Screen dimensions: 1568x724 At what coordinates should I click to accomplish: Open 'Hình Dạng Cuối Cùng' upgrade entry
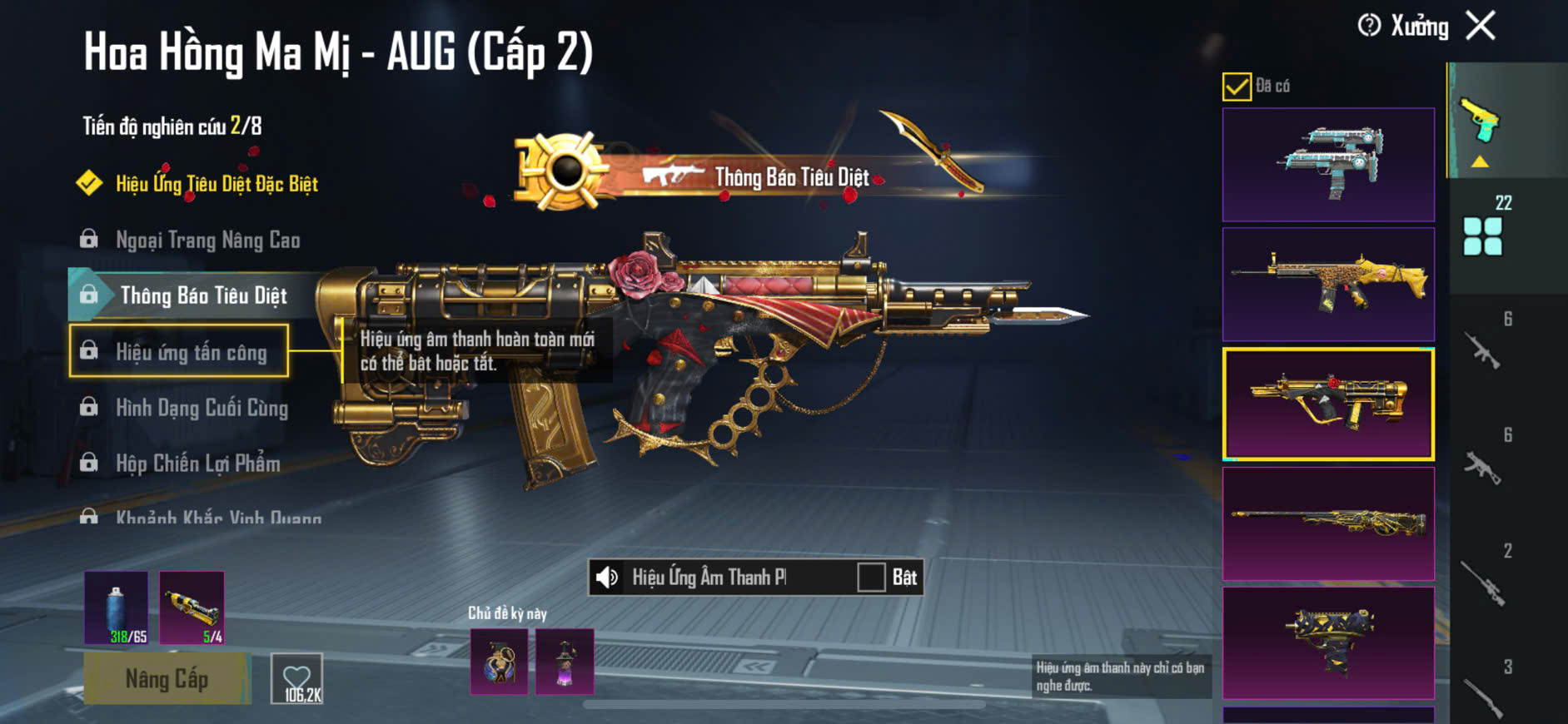[202, 408]
